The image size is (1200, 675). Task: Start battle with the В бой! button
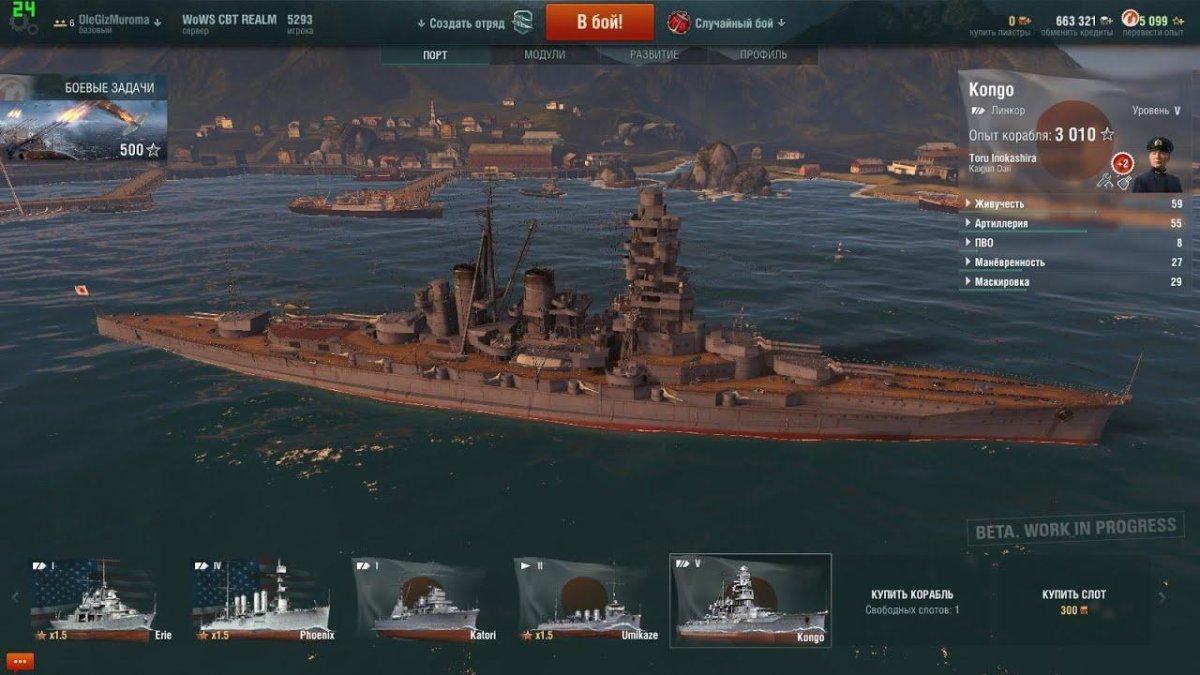point(599,22)
